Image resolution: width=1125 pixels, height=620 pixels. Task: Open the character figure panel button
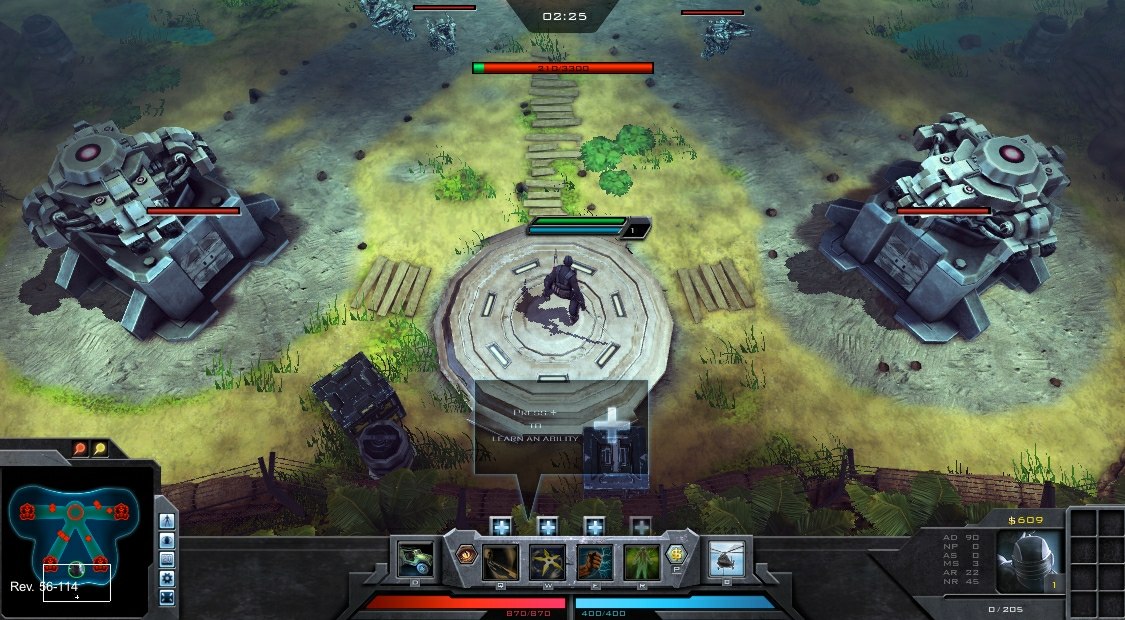(x=167, y=521)
